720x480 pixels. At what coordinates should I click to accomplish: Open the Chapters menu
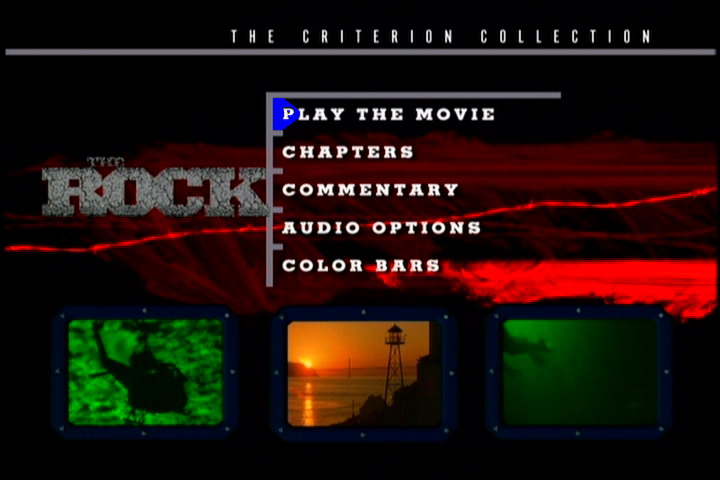click(x=348, y=152)
